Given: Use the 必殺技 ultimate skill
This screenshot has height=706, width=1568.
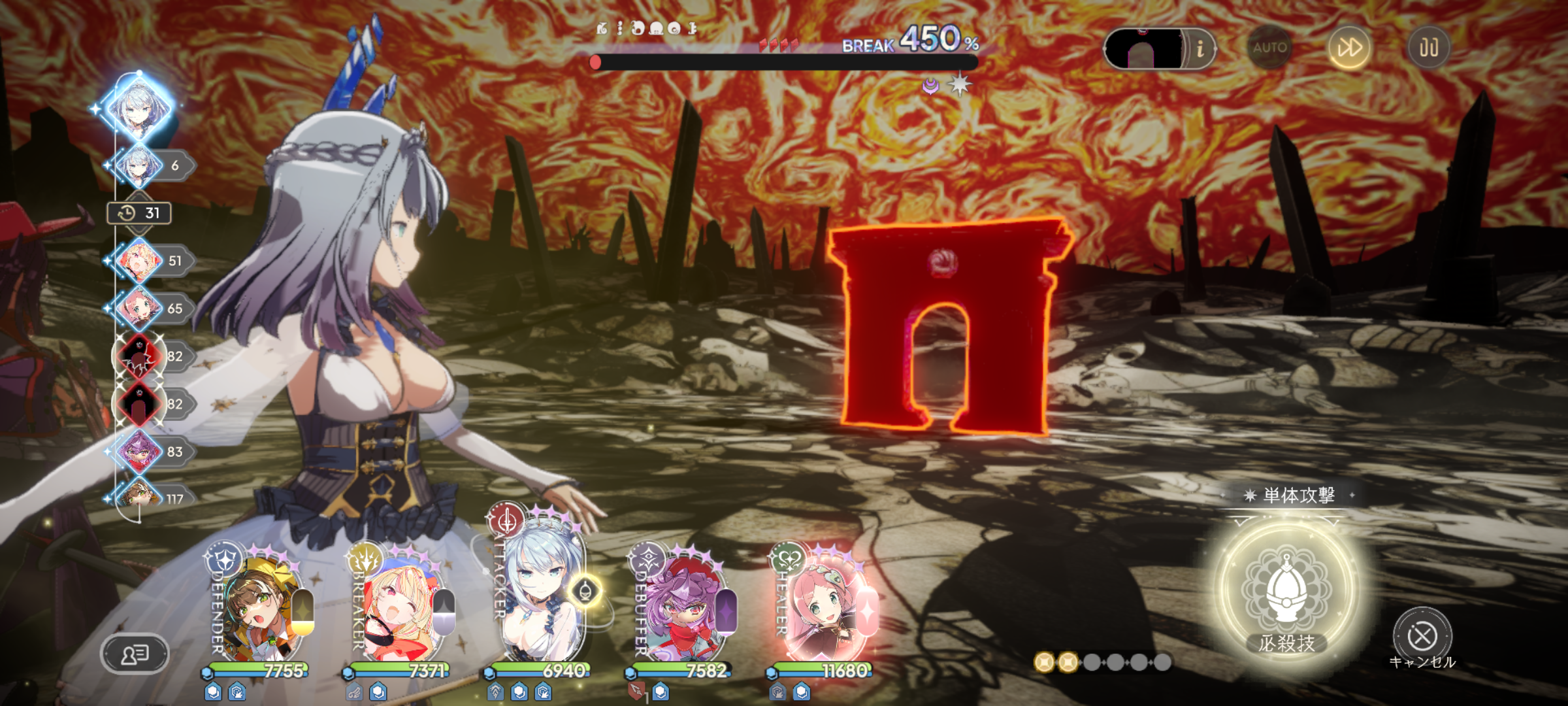Looking at the screenshot, I should pos(1286,592).
